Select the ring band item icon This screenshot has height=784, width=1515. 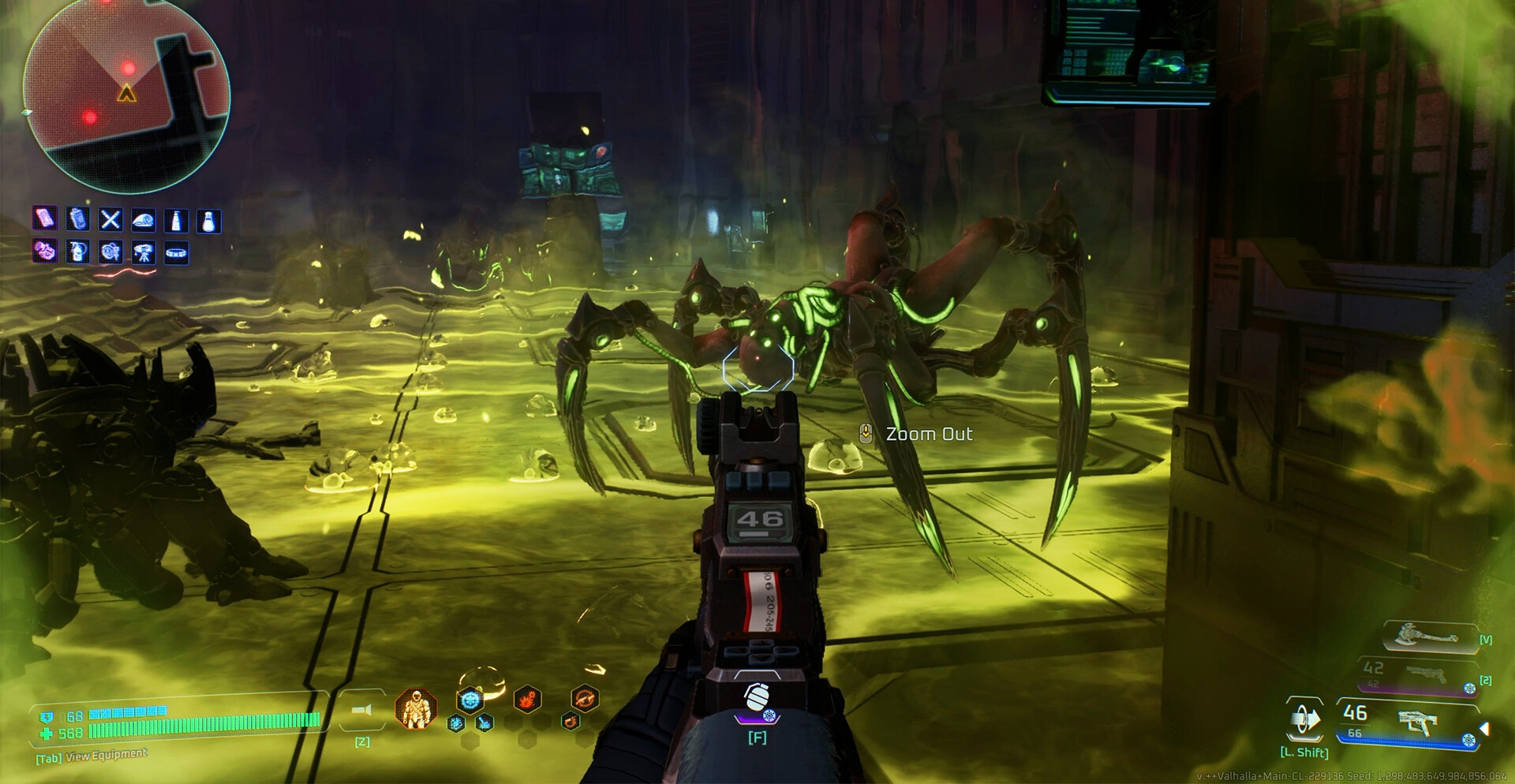[x=176, y=252]
